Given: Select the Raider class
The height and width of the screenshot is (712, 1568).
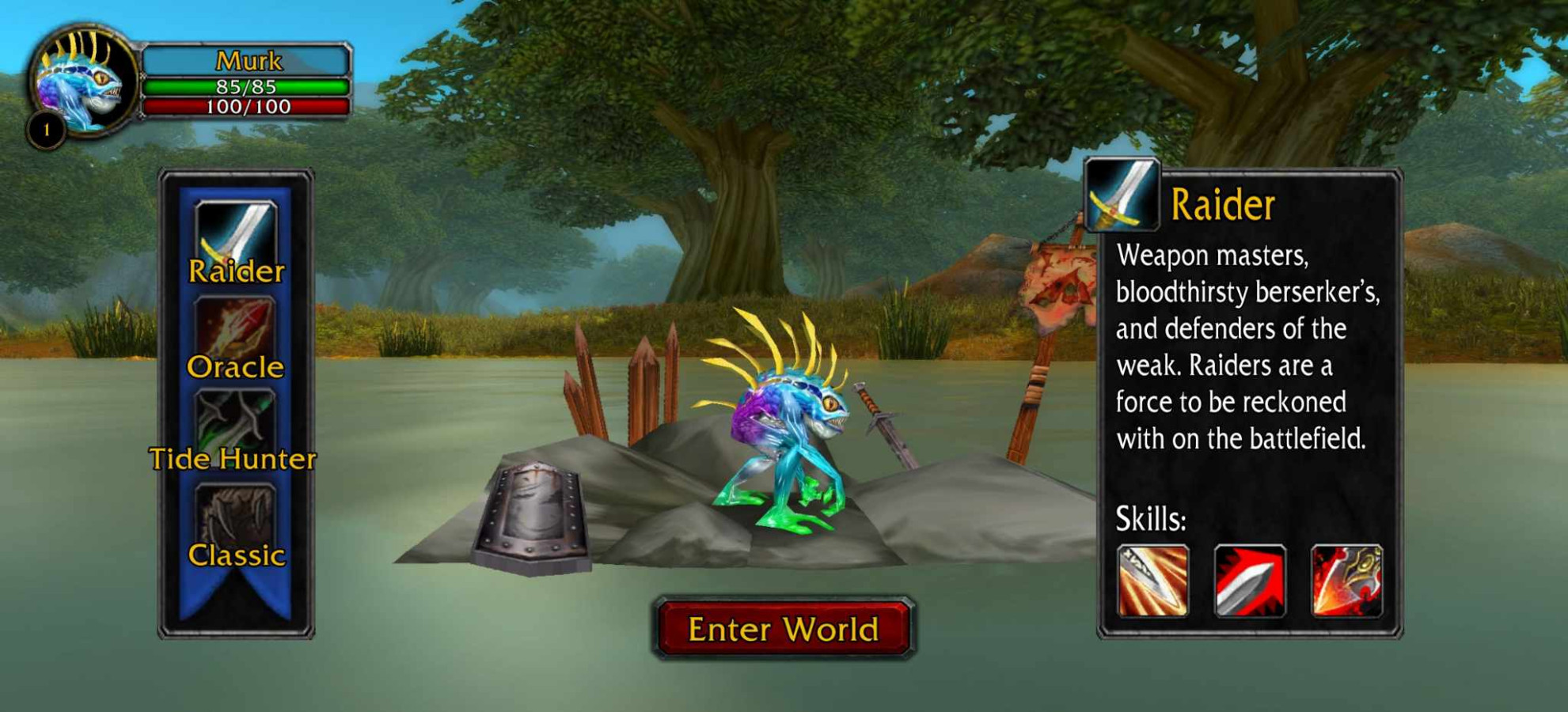Looking at the screenshot, I should 236,240.
